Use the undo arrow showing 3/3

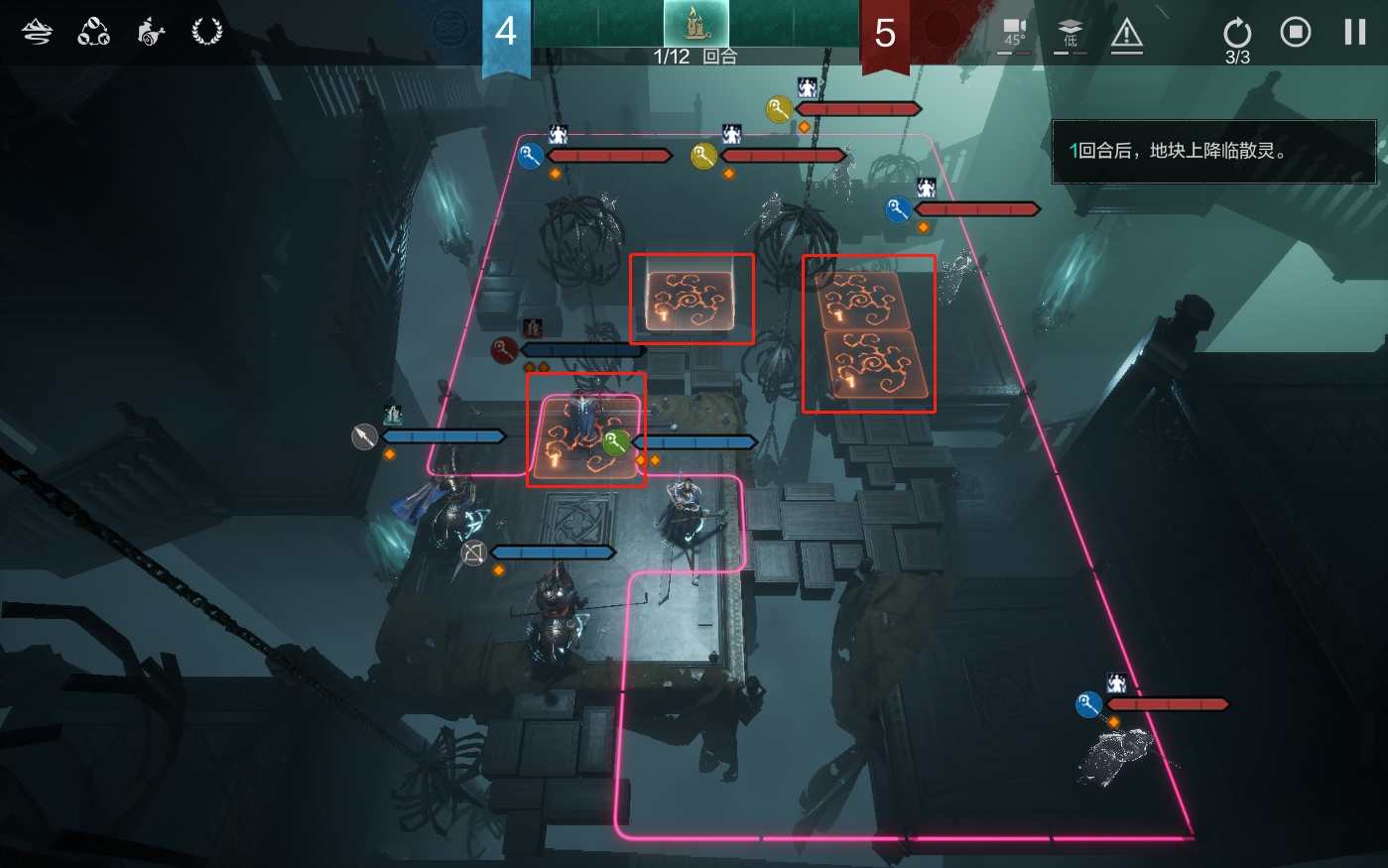click(1237, 35)
